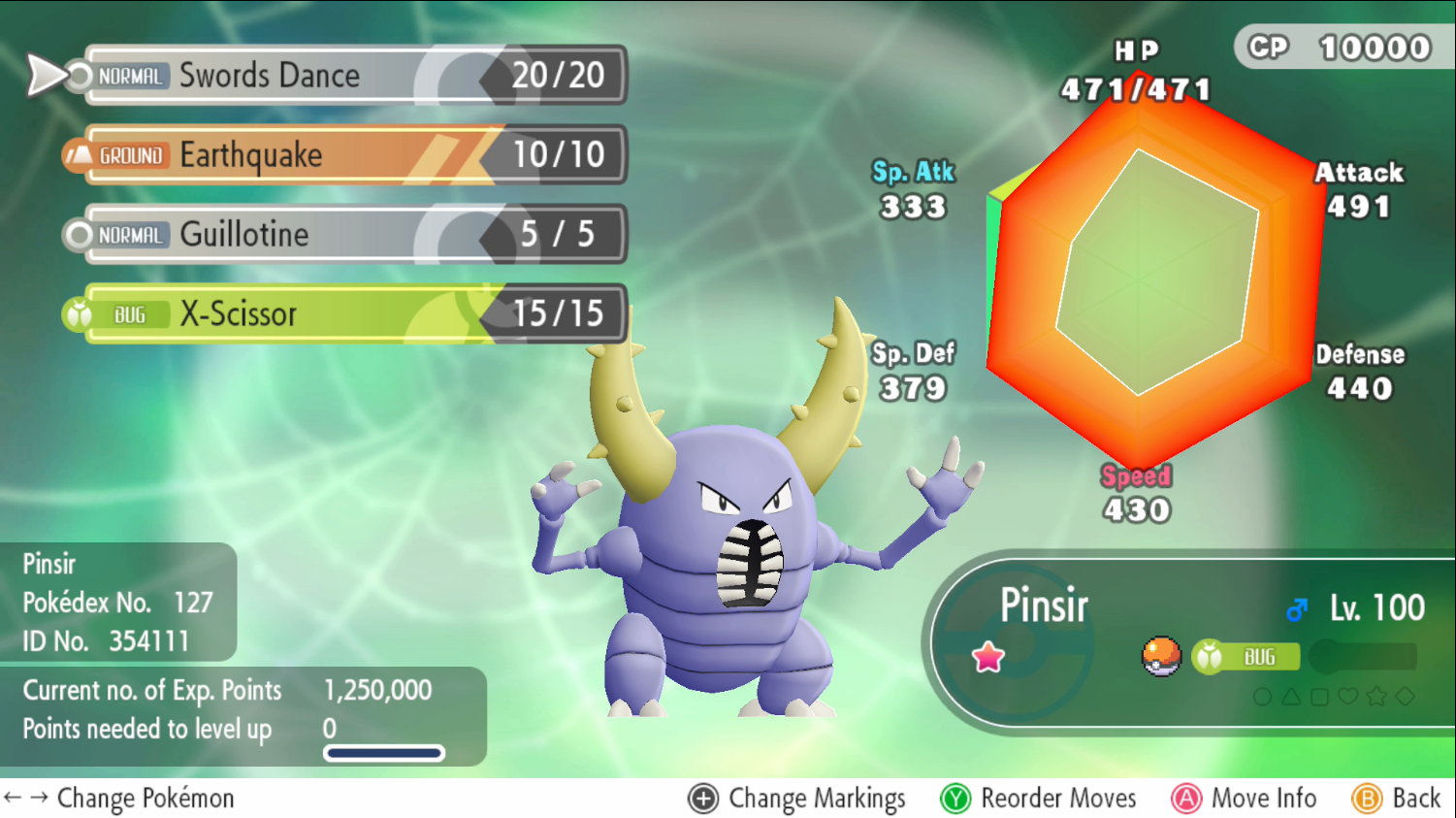Toggle the heart marking
This screenshot has height=818, width=1456.
1347,696
